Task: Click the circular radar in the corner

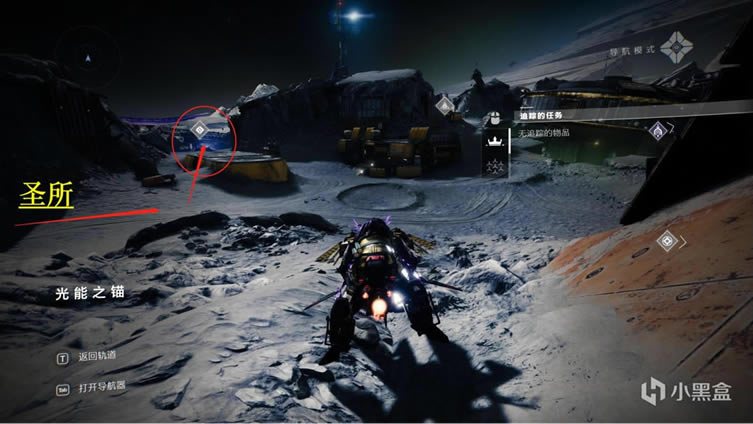Action: point(88,59)
